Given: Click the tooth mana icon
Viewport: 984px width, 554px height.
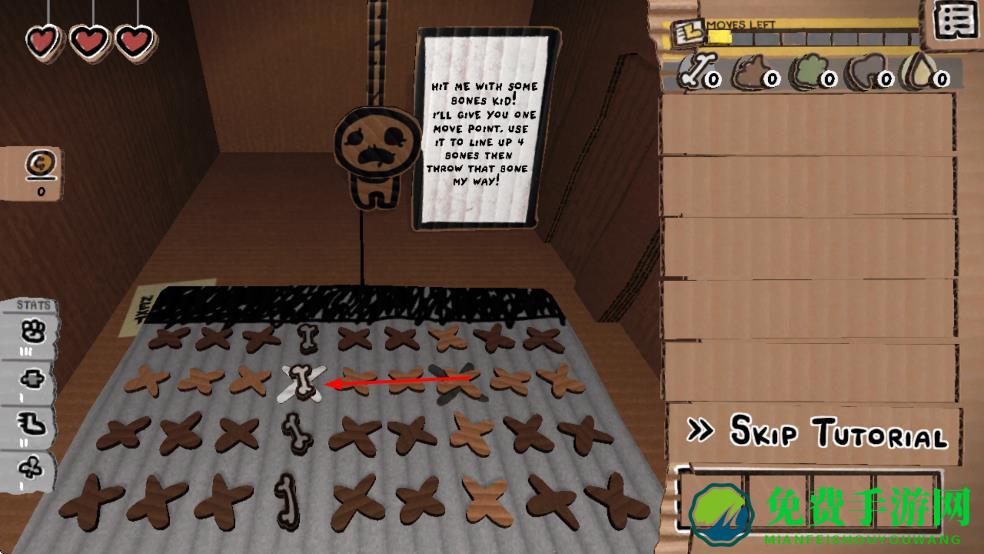Looking at the screenshot, I should point(864,72).
